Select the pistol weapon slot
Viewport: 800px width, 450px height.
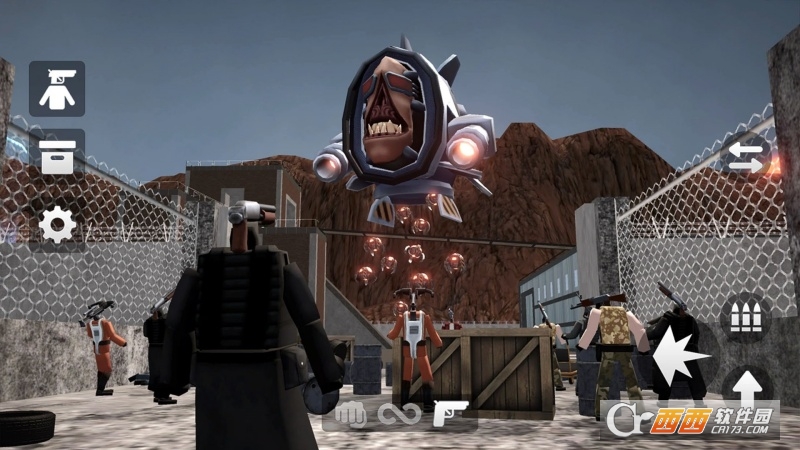coord(449,413)
